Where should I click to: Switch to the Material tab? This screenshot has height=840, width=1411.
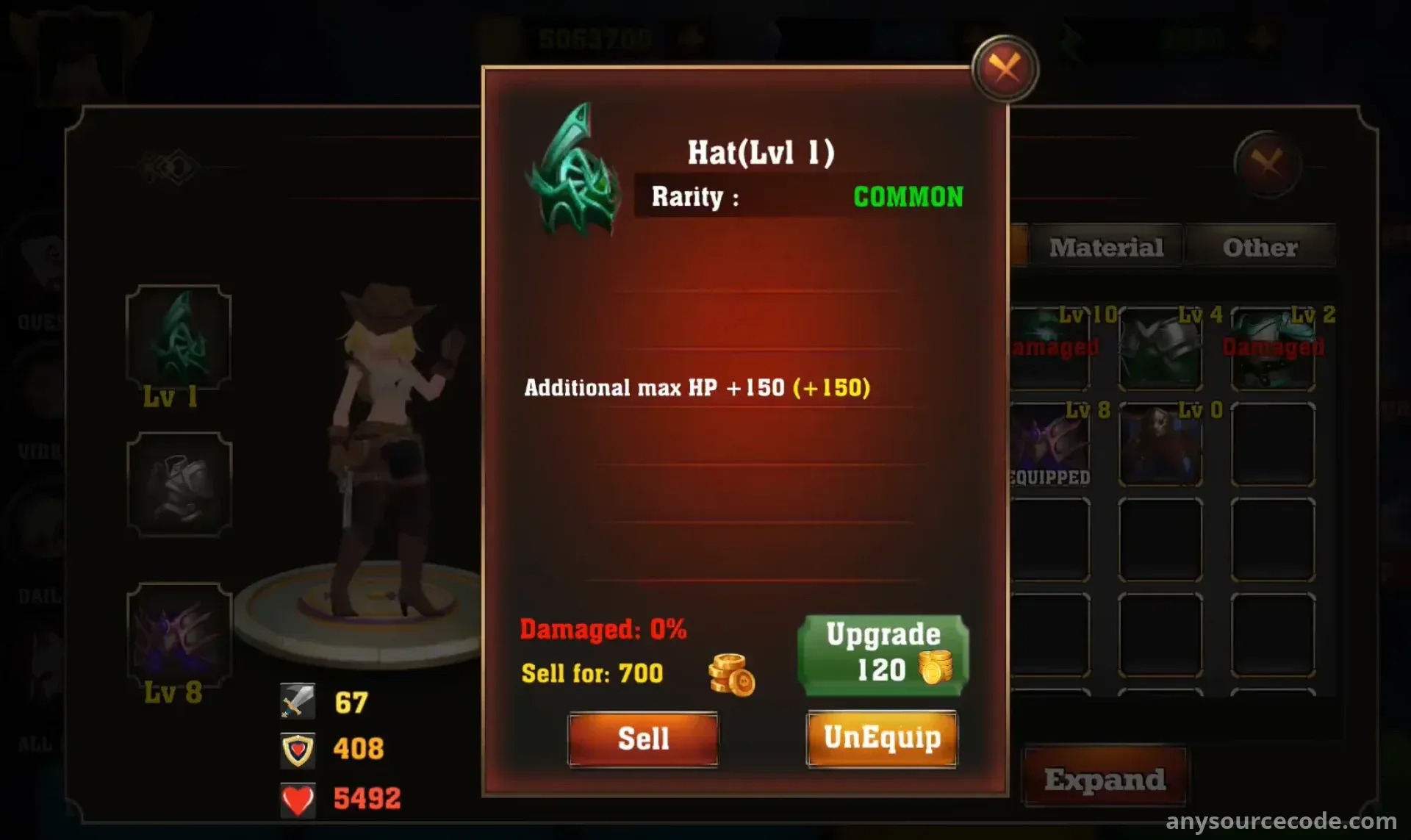pos(1106,247)
